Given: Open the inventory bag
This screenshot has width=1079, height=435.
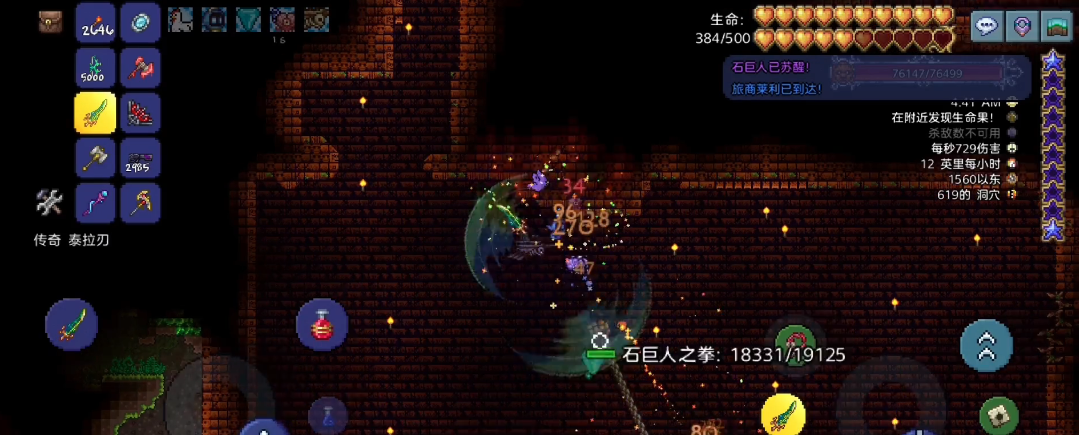Looking at the screenshot, I should 51,23.
